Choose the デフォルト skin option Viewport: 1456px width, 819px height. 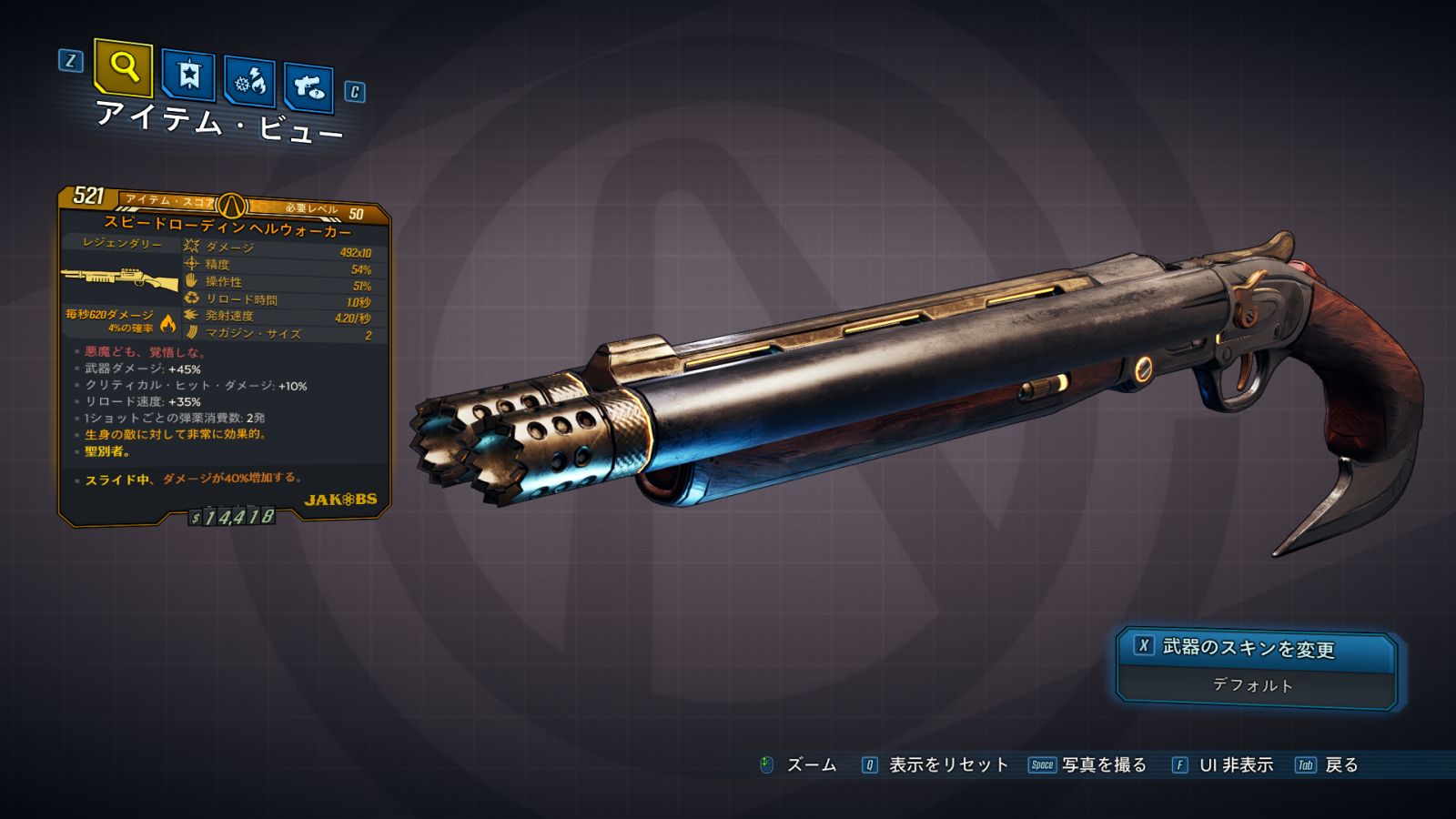click(1253, 685)
